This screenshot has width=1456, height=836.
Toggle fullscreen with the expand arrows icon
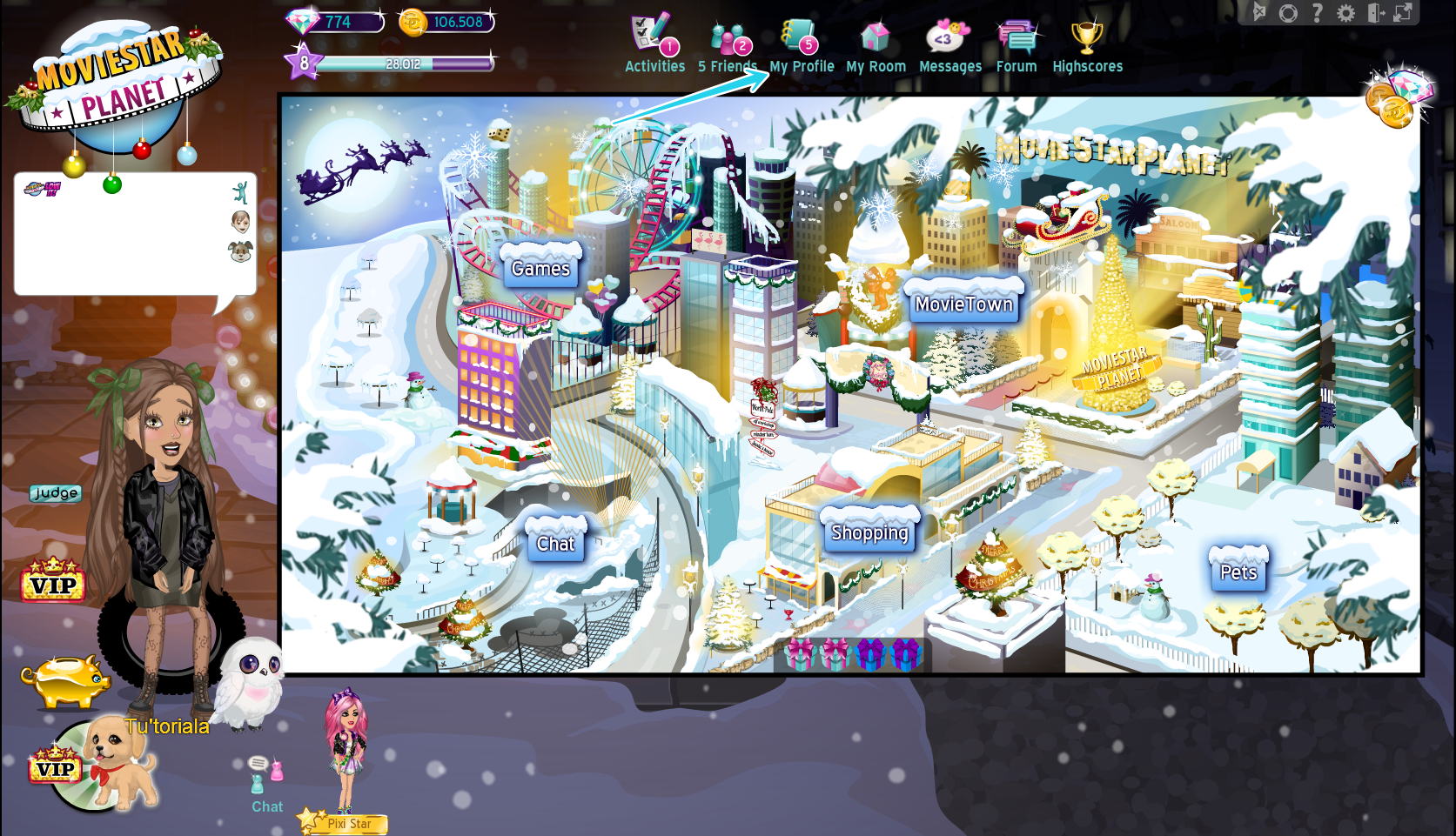tap(1402, 13)
